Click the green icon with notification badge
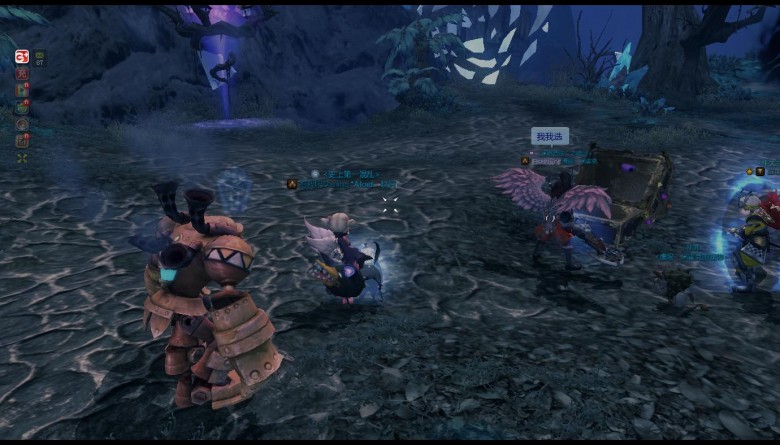 pos(22,107)
